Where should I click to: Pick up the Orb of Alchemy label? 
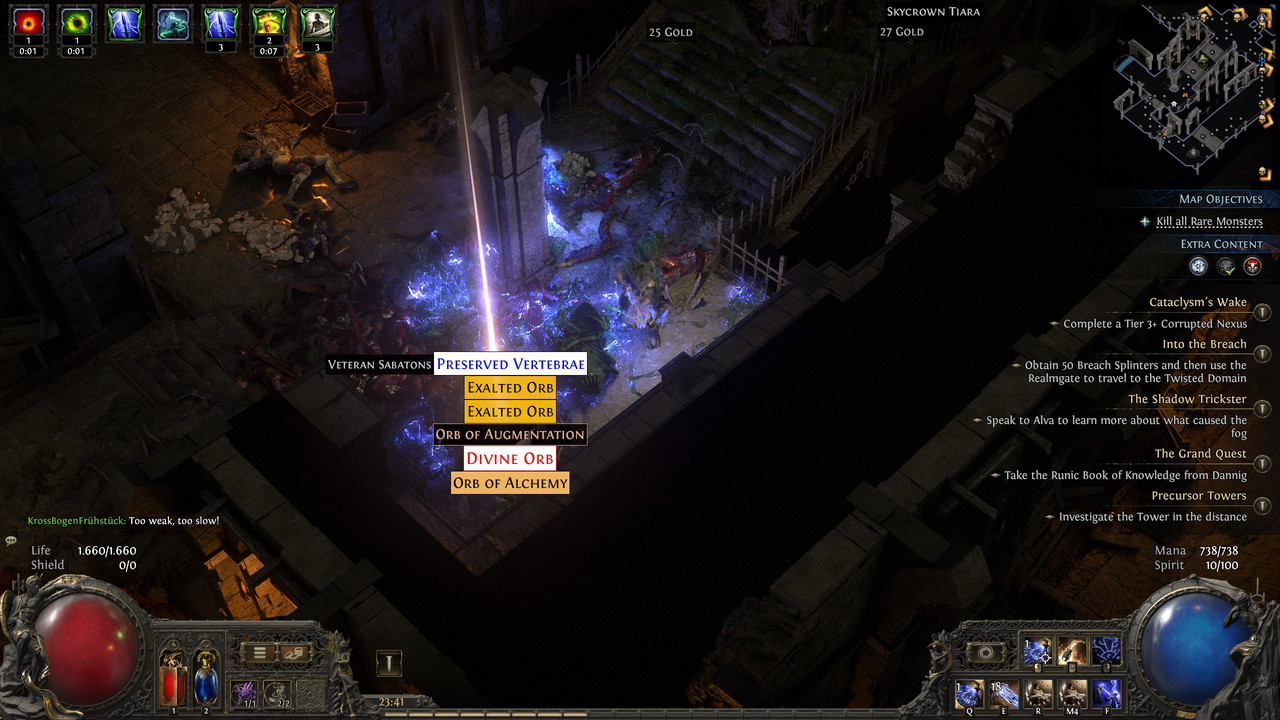coord(510,483)
